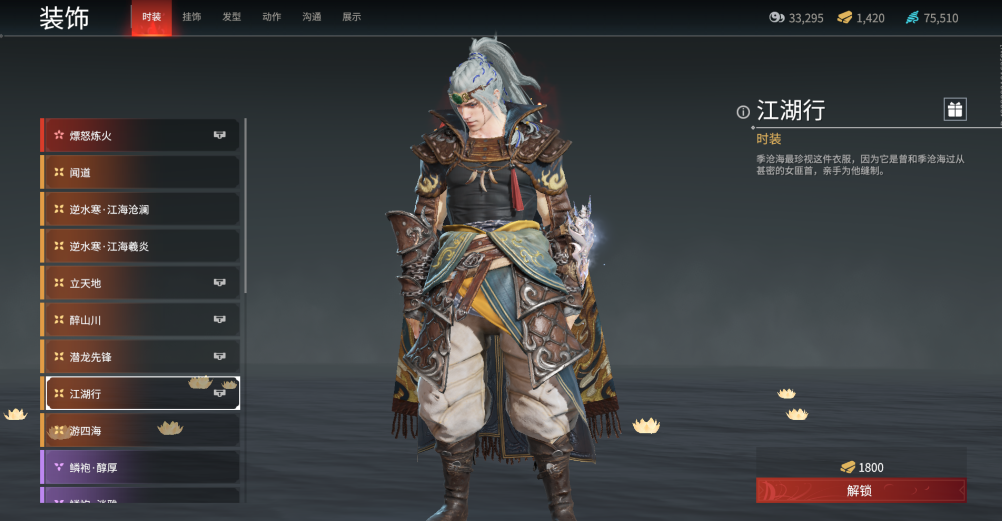Image resolution: width=1002 pixels, height=521 pixels.
Task: Show the info icon beside 江湖行
Action: (x=743, y=112)
